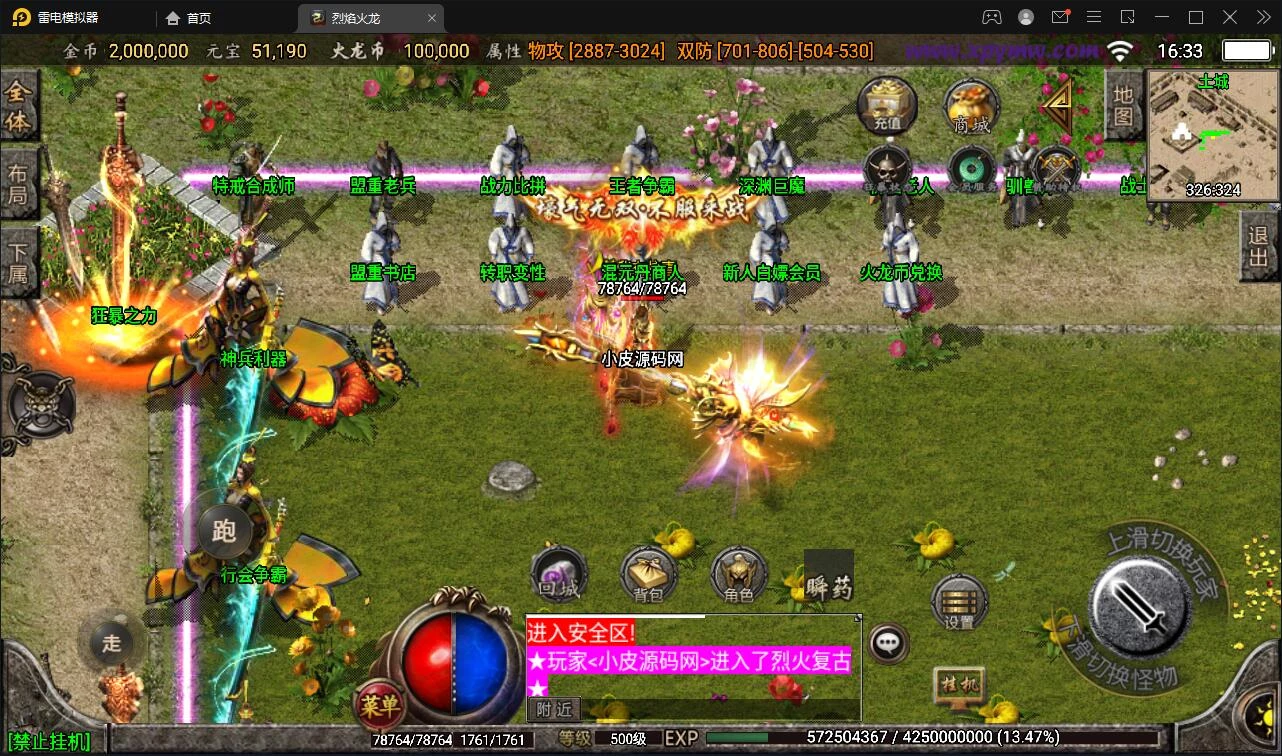This screenshot has height=756, width=1282.
Task: Click the 退出 exit button
Action: [x=1257, y=248]
